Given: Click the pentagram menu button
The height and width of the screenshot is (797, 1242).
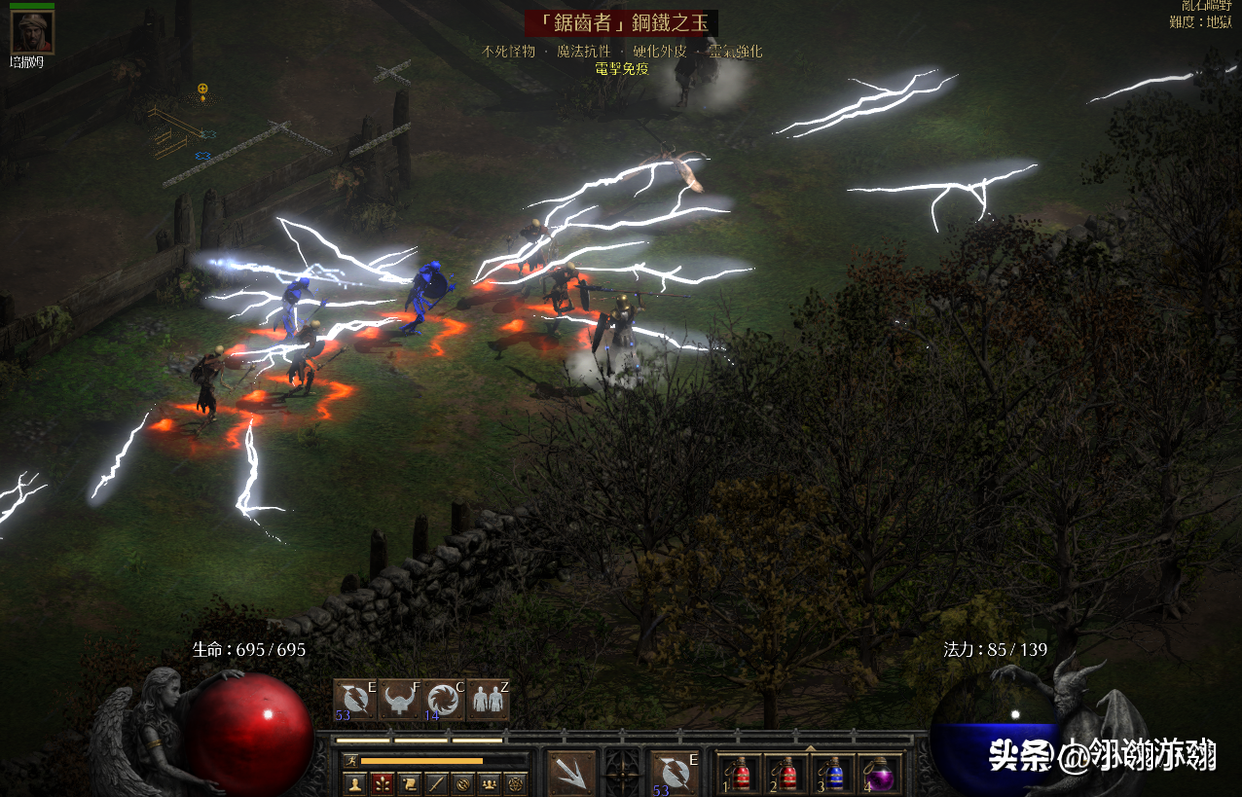Looking at the screenshot, I should tap(516, 783).
